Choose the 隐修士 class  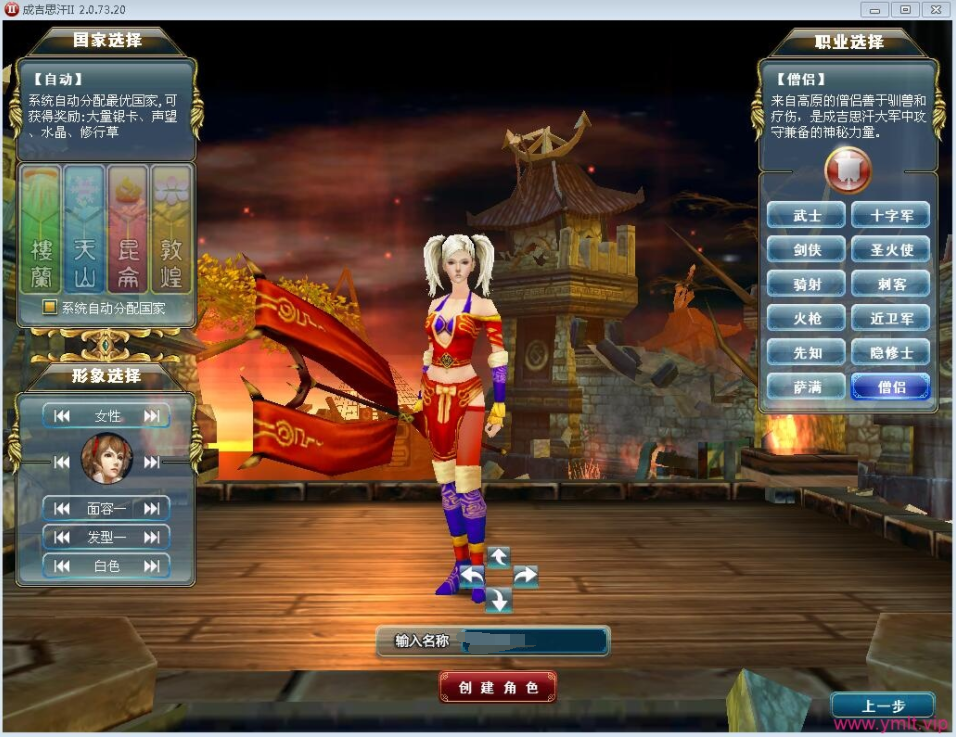pyautogui.click(x=890, y=352)
